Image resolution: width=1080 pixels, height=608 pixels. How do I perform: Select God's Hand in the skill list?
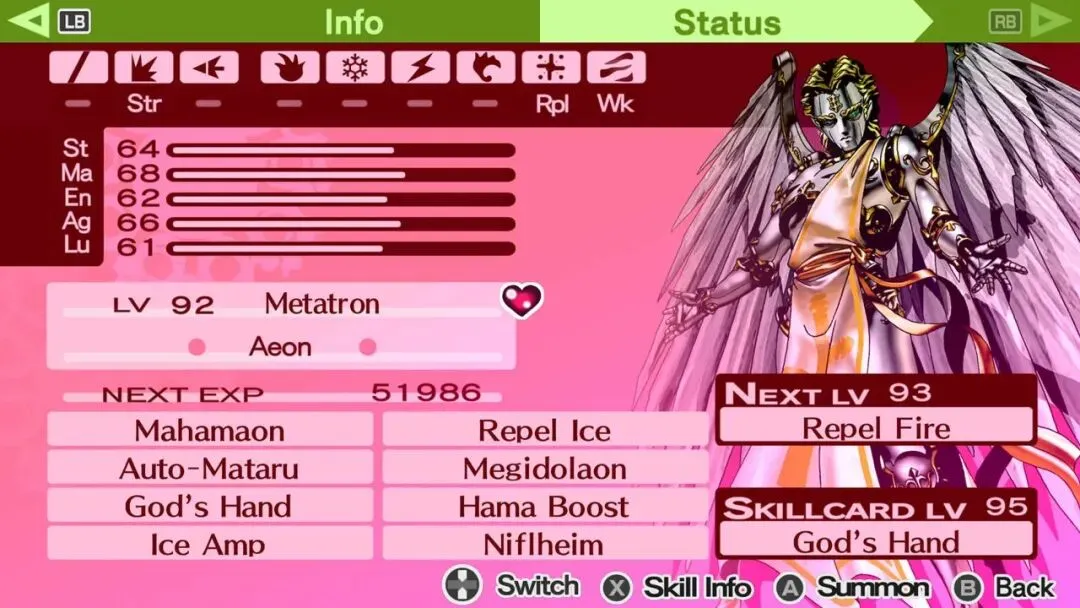click(x=209, y=506)
